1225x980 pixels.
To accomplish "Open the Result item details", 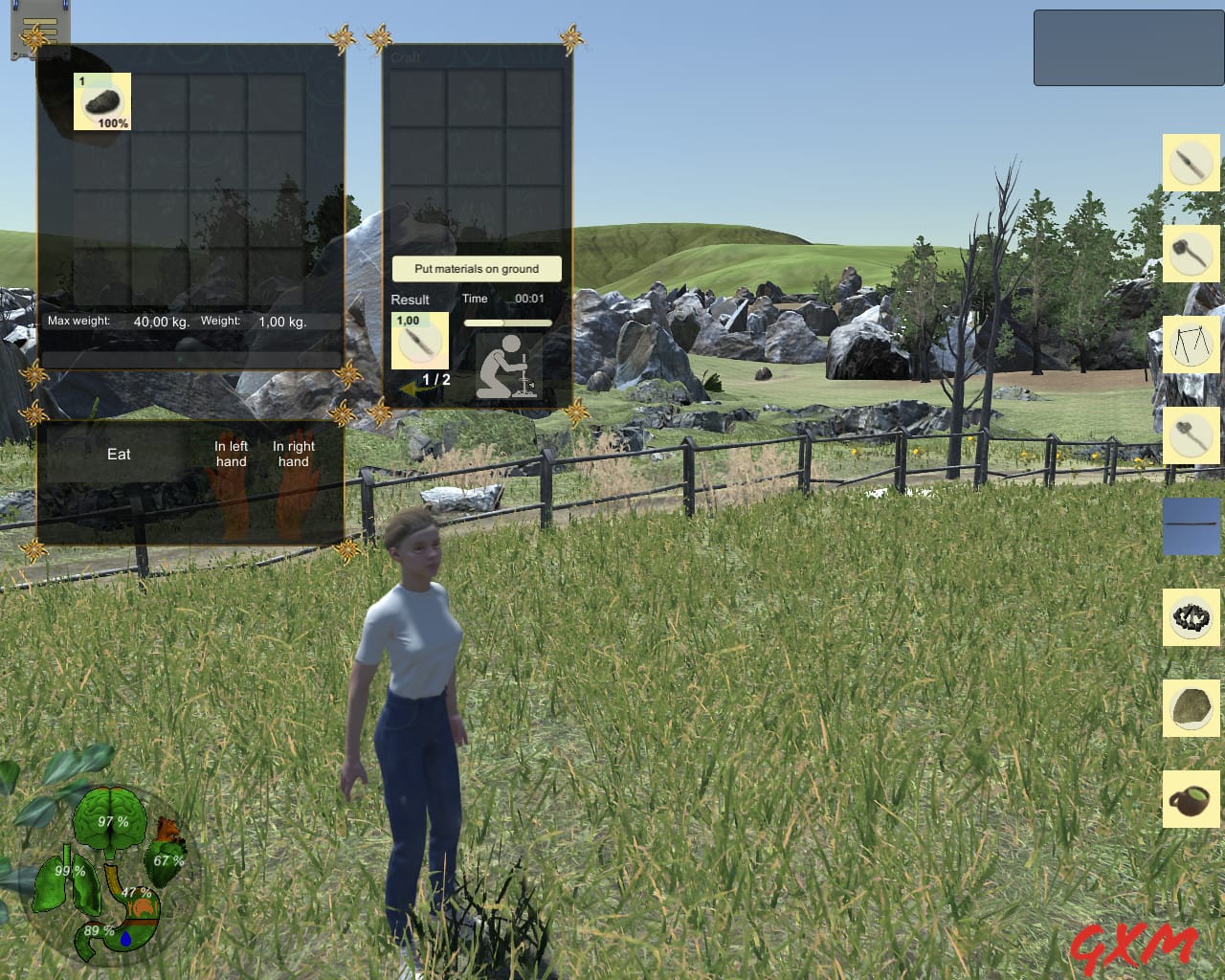I will [x=418, y=342].
